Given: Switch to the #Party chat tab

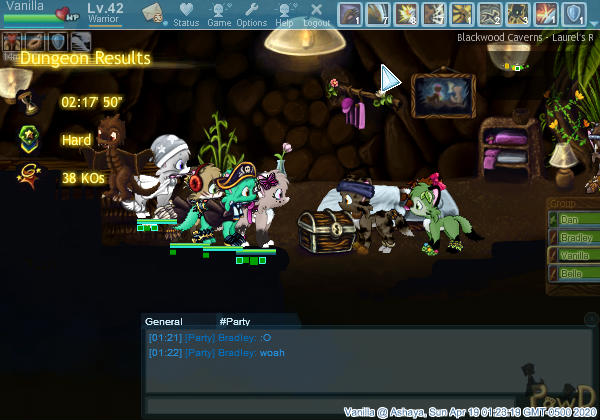Looking at the screenshot, I should 234,322.
